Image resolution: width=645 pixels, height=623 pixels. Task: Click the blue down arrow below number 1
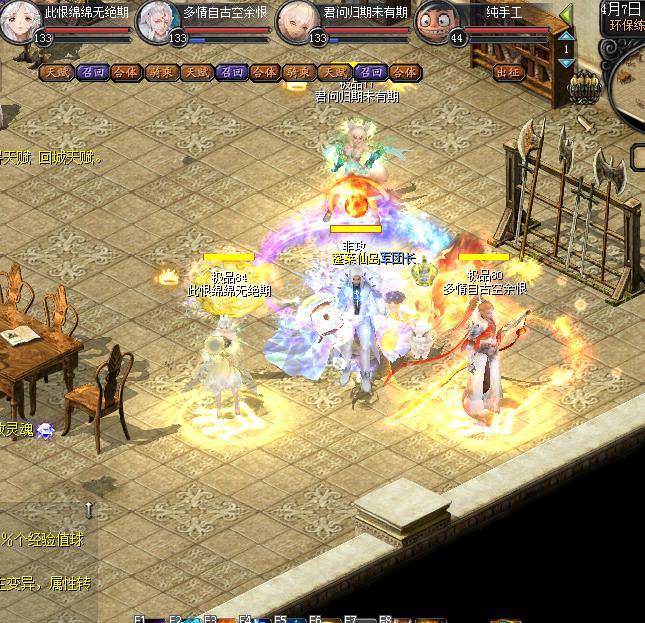tap(566, 63)
